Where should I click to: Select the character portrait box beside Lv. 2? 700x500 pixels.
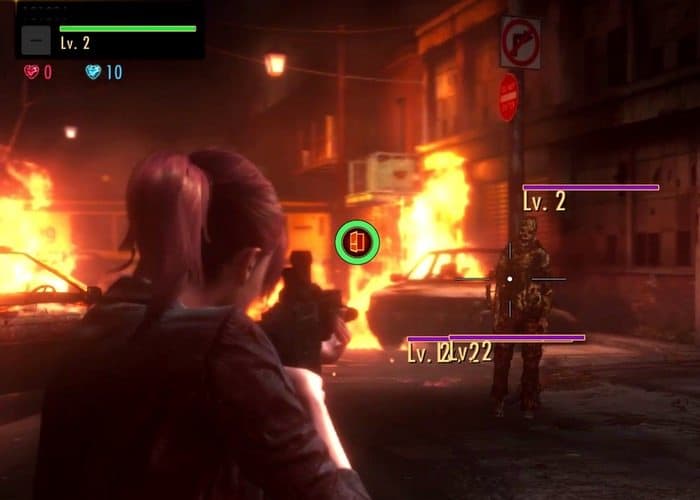(x=37, y=41)
